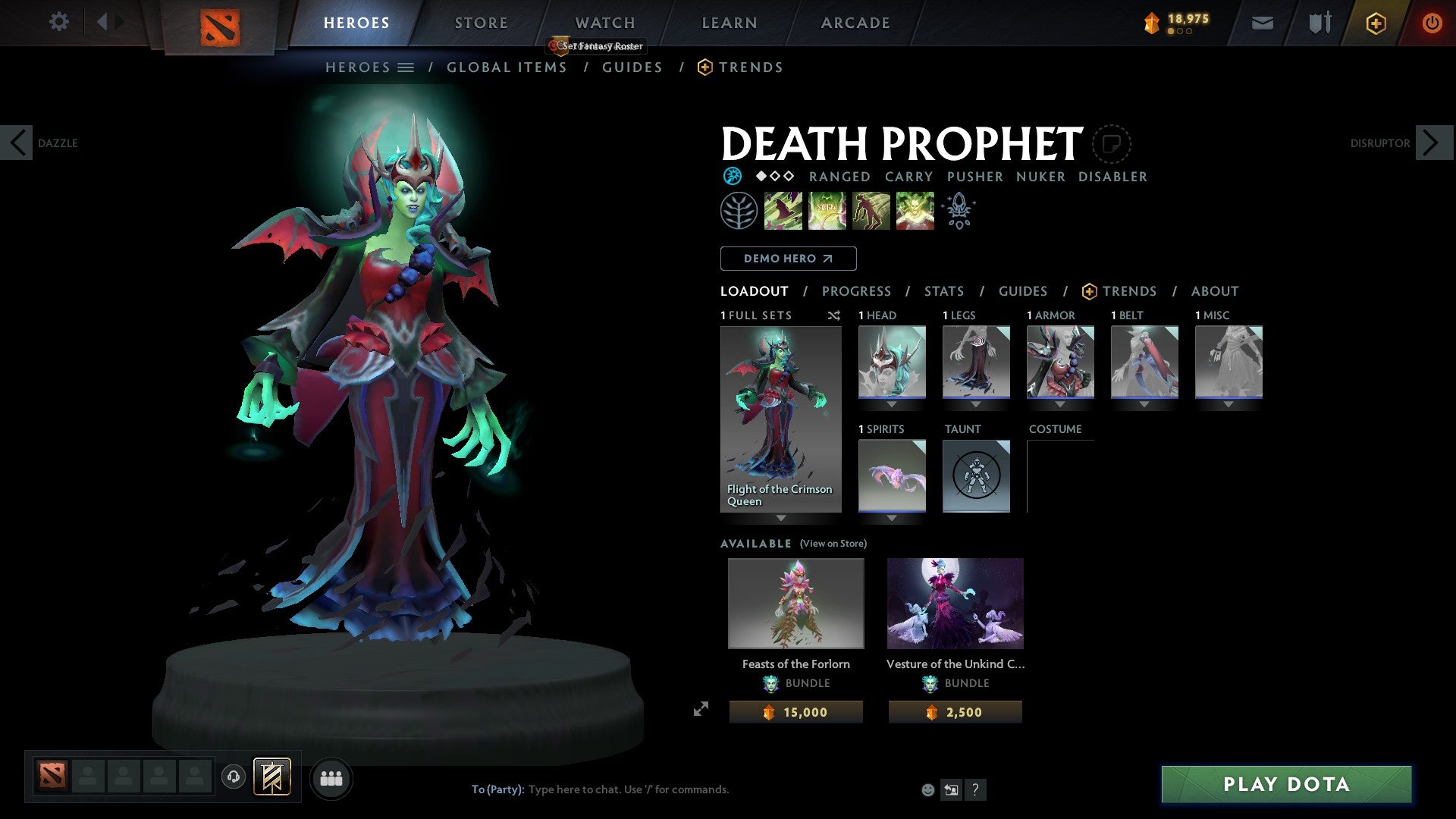
Task: Expand the Spirits slot arrow
Action: click(891, 518)
